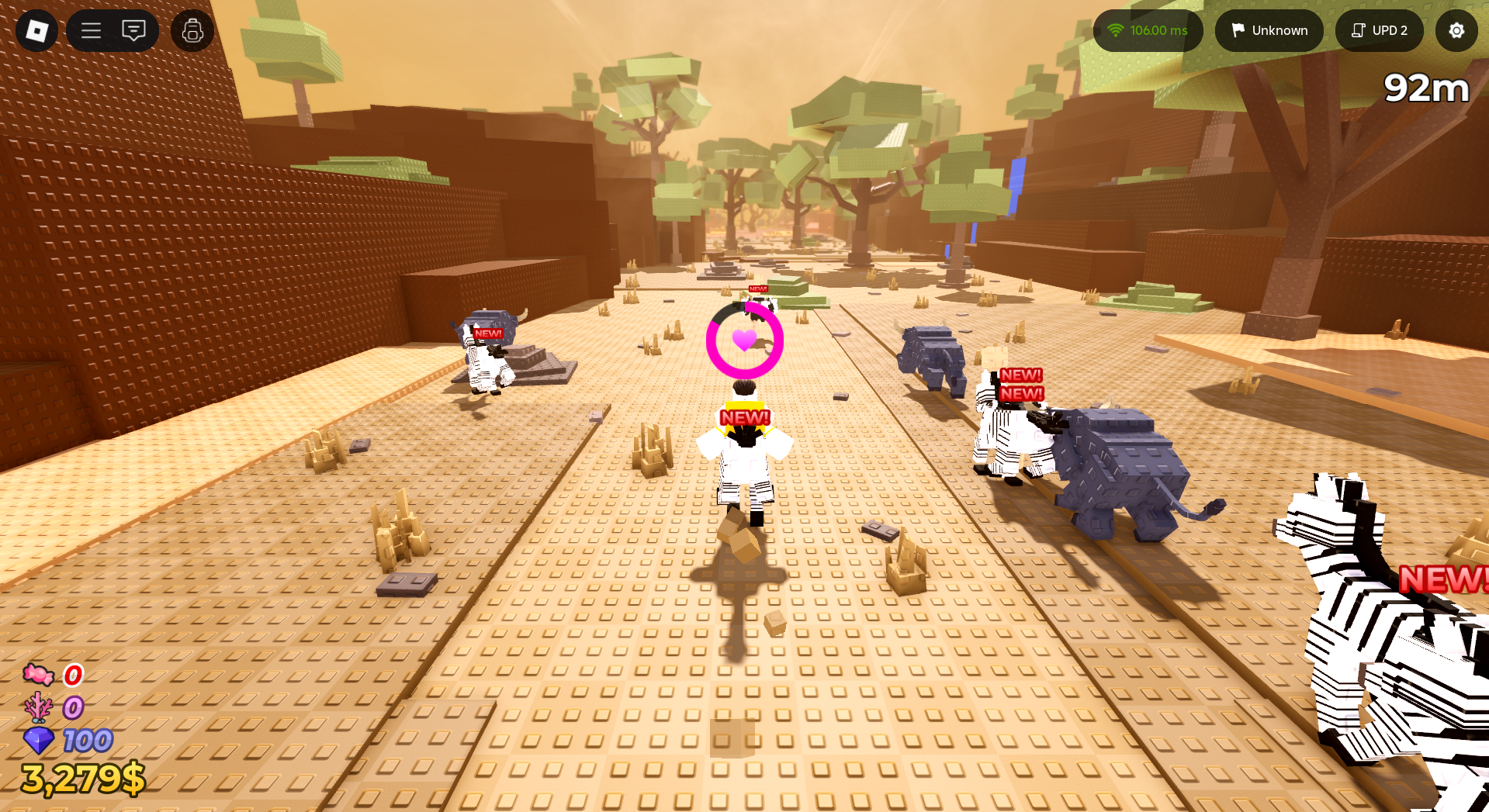Toggle the chat bubble open
1489x812 pixels.
134,31
